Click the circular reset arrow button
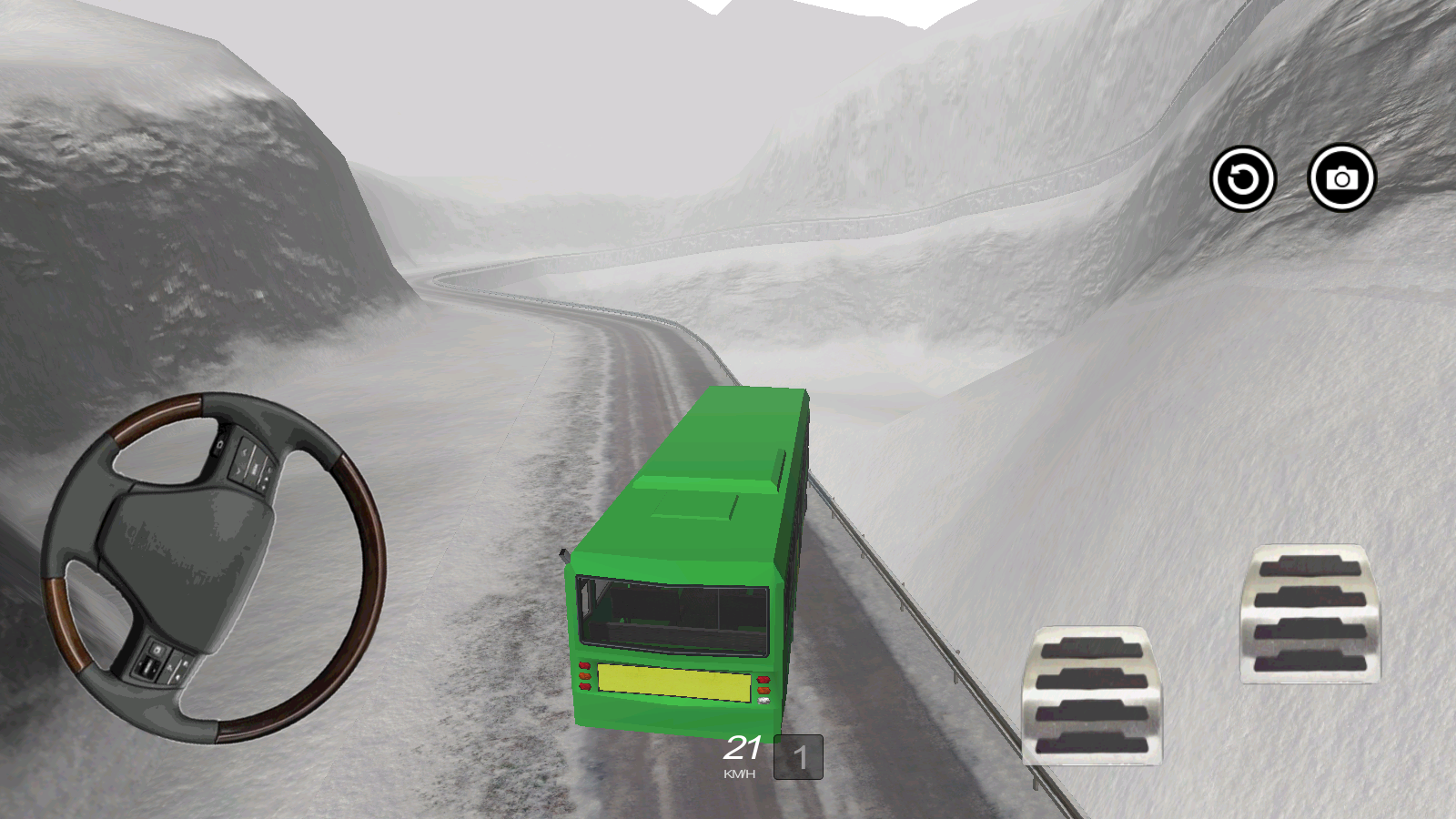1456x819 pixels. click(1242, 178)
